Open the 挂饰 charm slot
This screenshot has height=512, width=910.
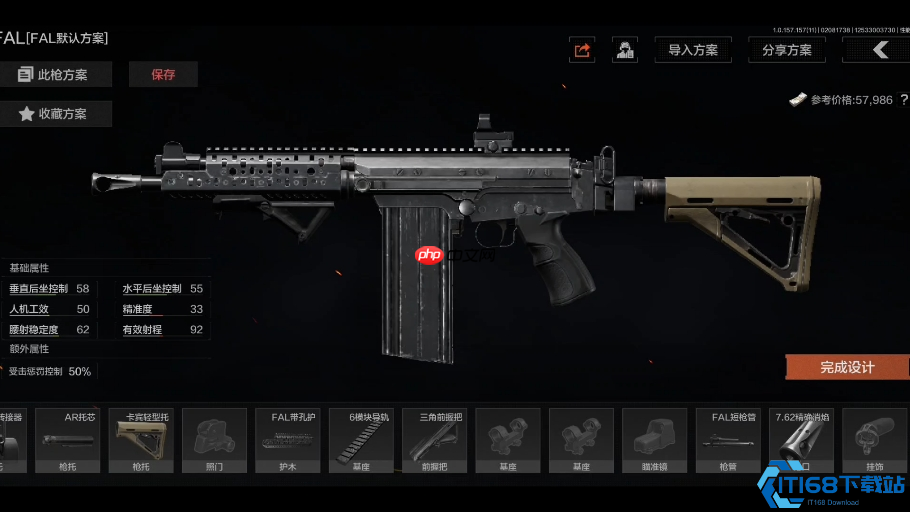coord(874,440)
